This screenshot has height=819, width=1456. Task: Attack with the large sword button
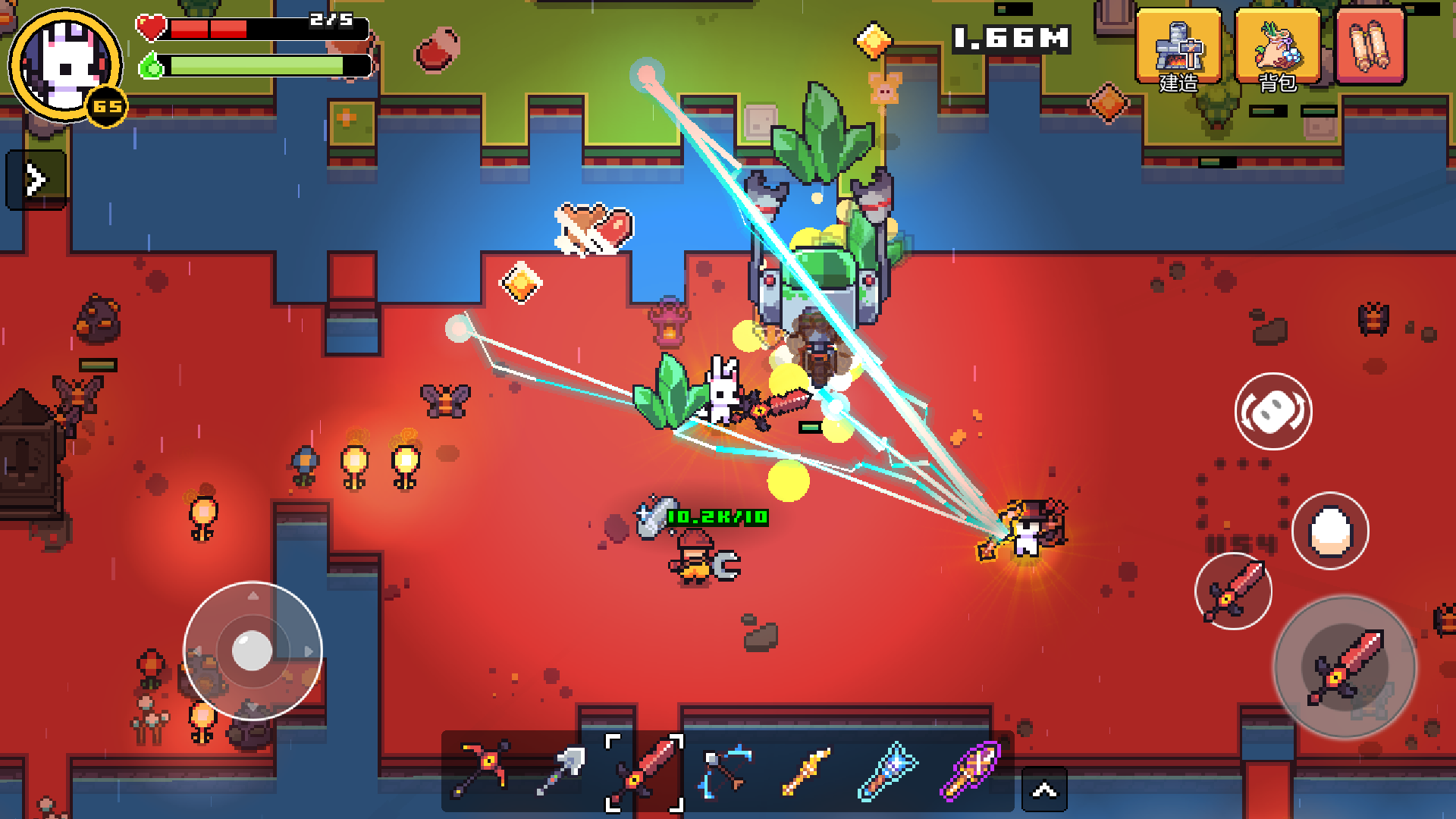coord(1345,667)
